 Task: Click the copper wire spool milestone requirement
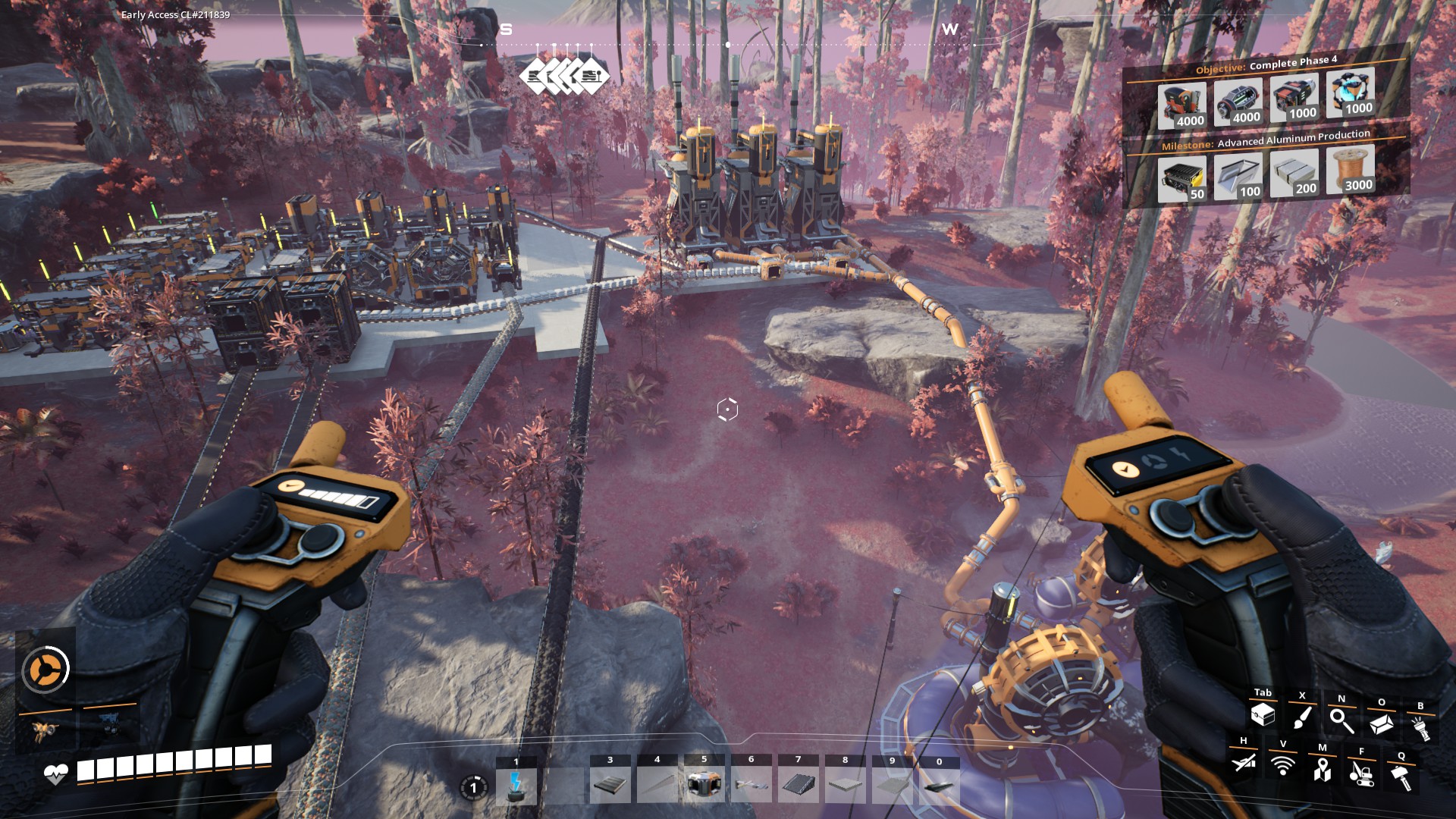(1350, 169)
